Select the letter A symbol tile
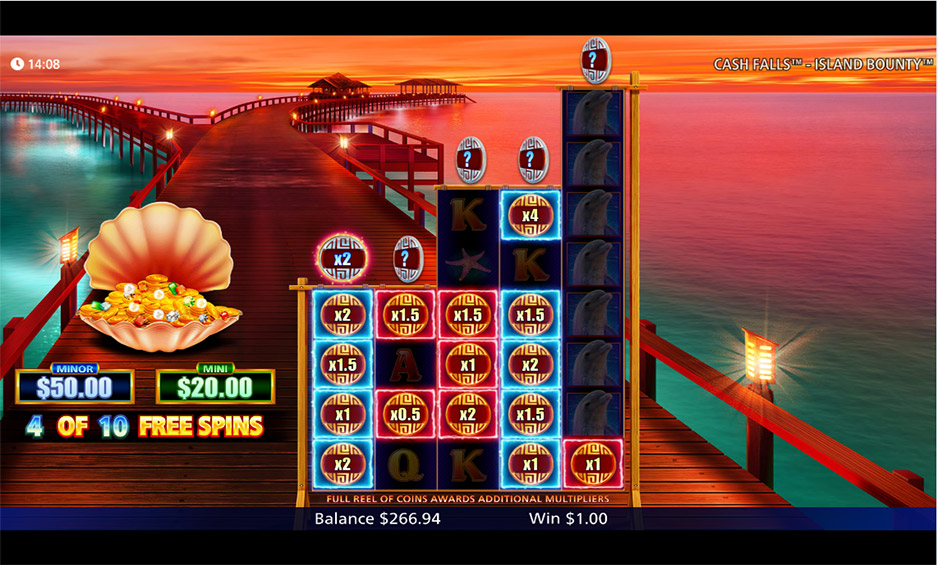This screenshot has height=565, width=938. point(406,364)
